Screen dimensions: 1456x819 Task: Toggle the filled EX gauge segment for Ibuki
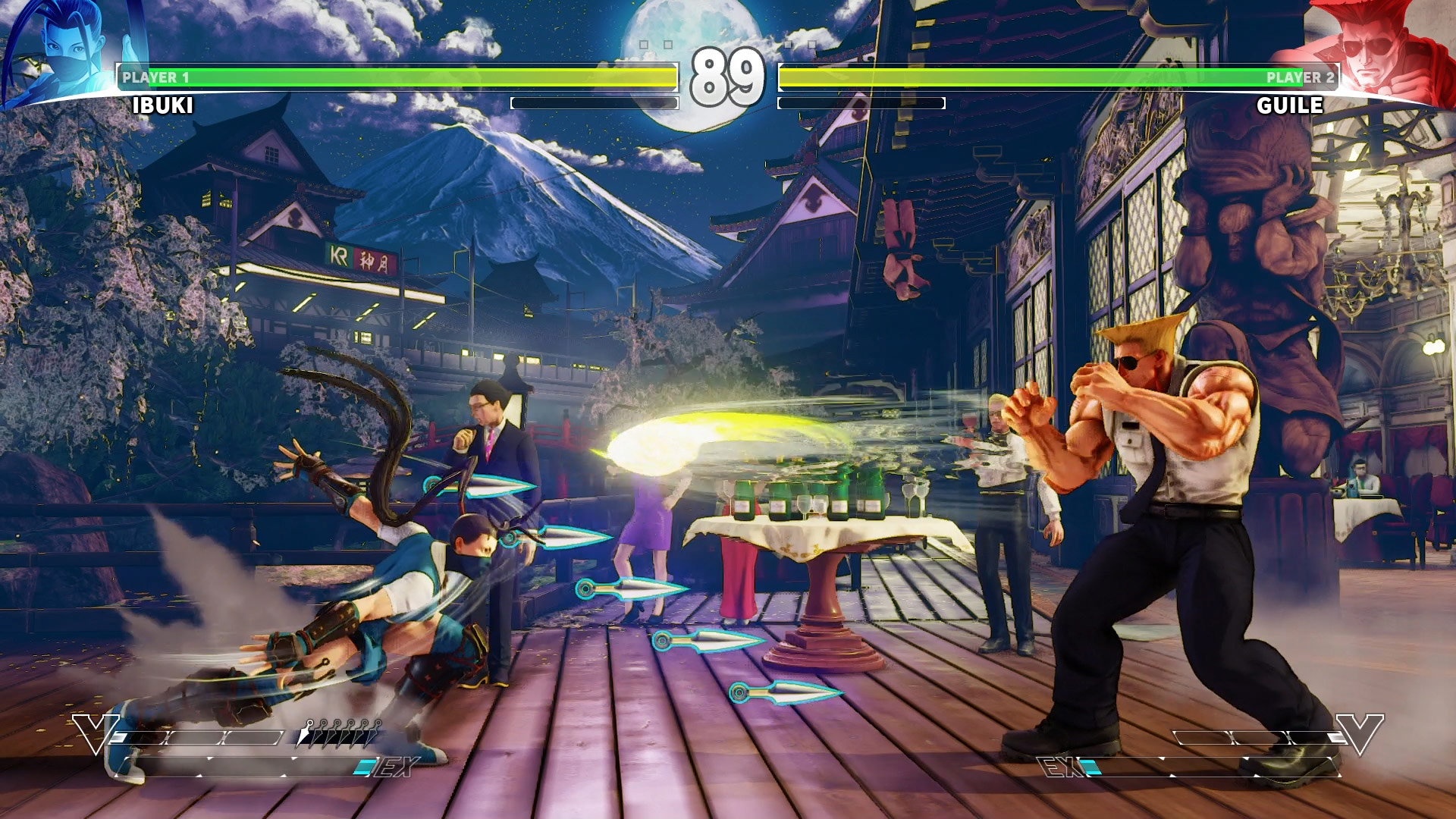coord(366,767)
